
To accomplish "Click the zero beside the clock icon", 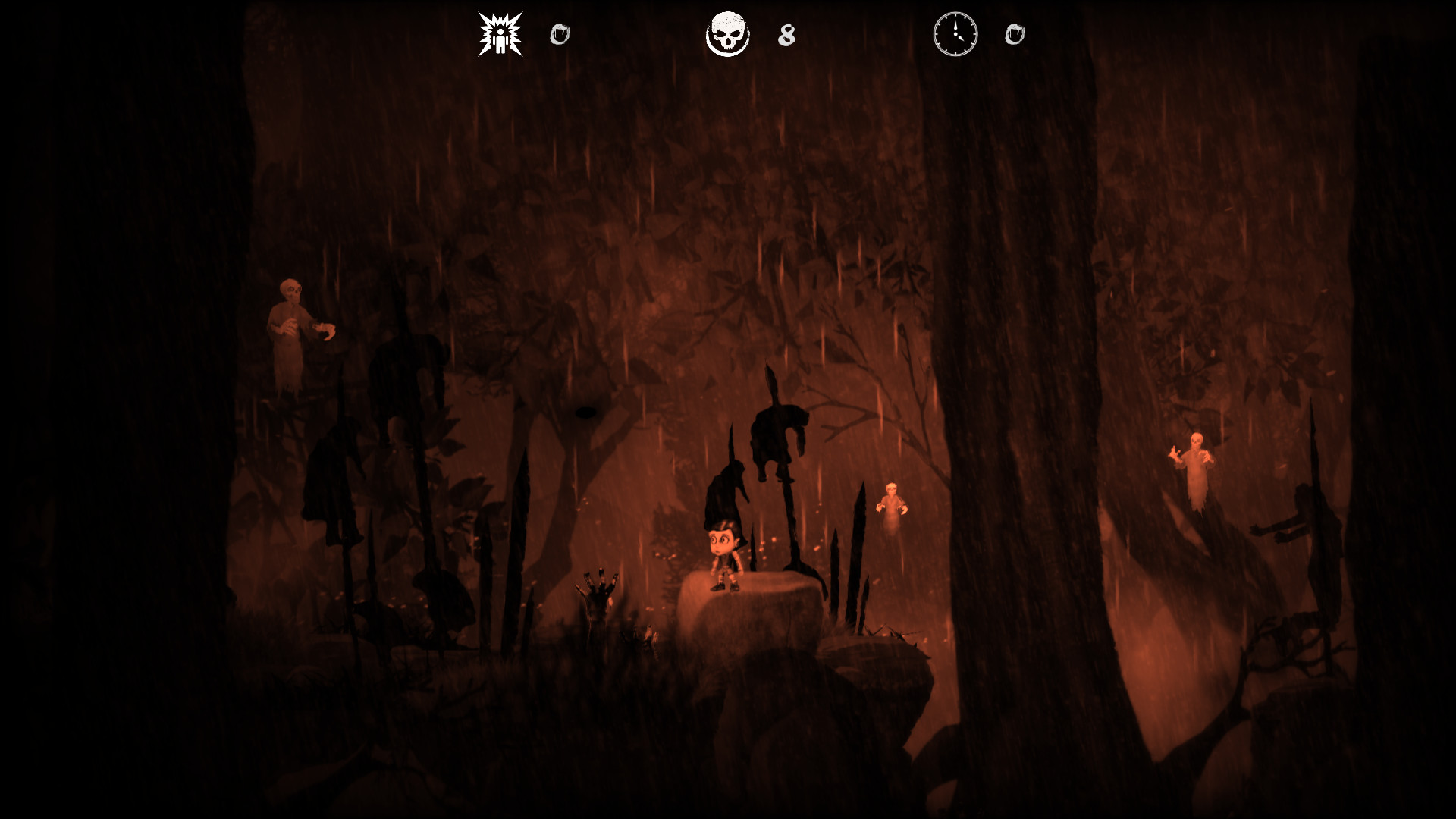I will [x=1016, y=33].
